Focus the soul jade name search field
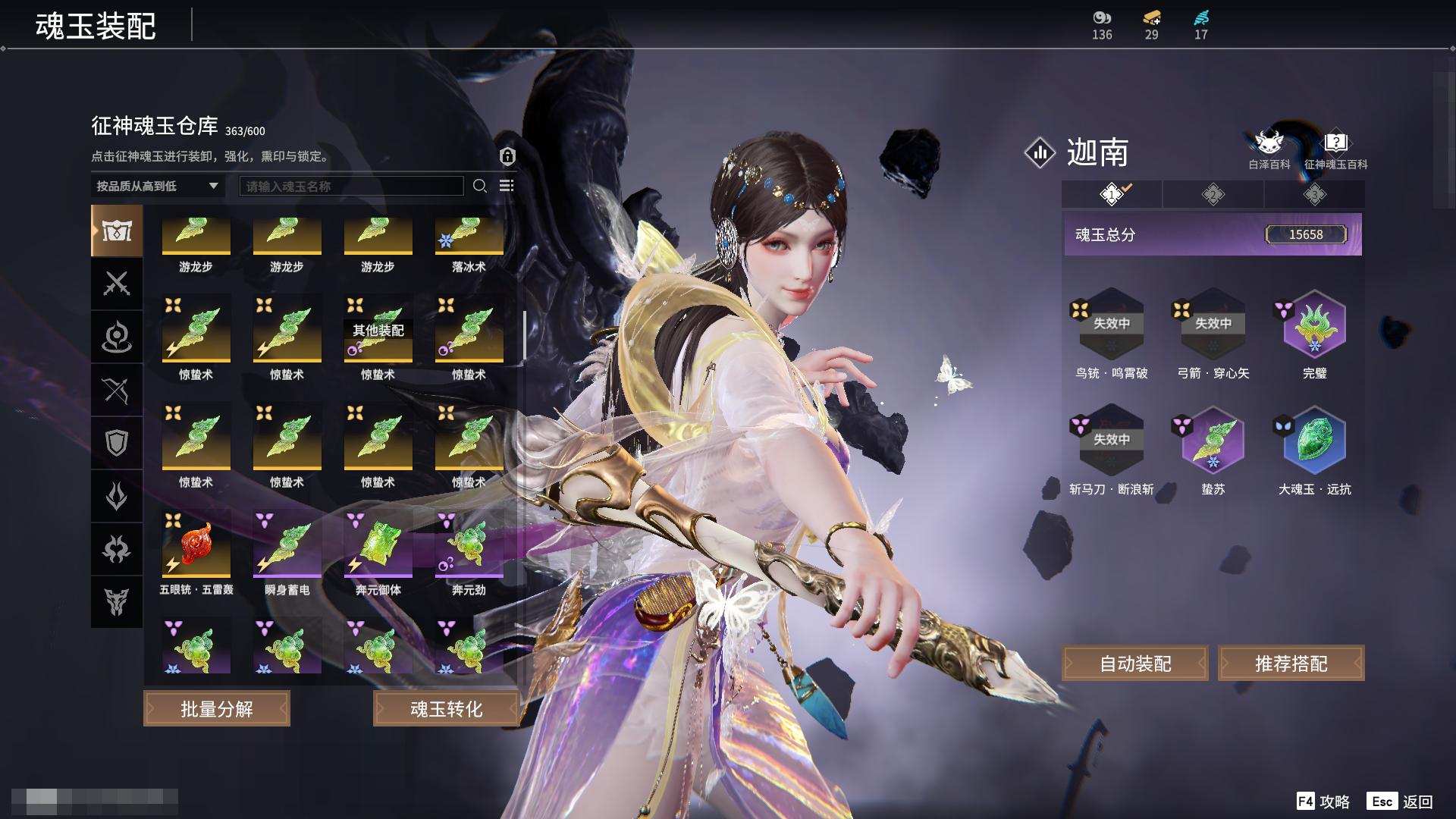The height and width of the screenshot is (819, 1456). click(x=351, y=186)
